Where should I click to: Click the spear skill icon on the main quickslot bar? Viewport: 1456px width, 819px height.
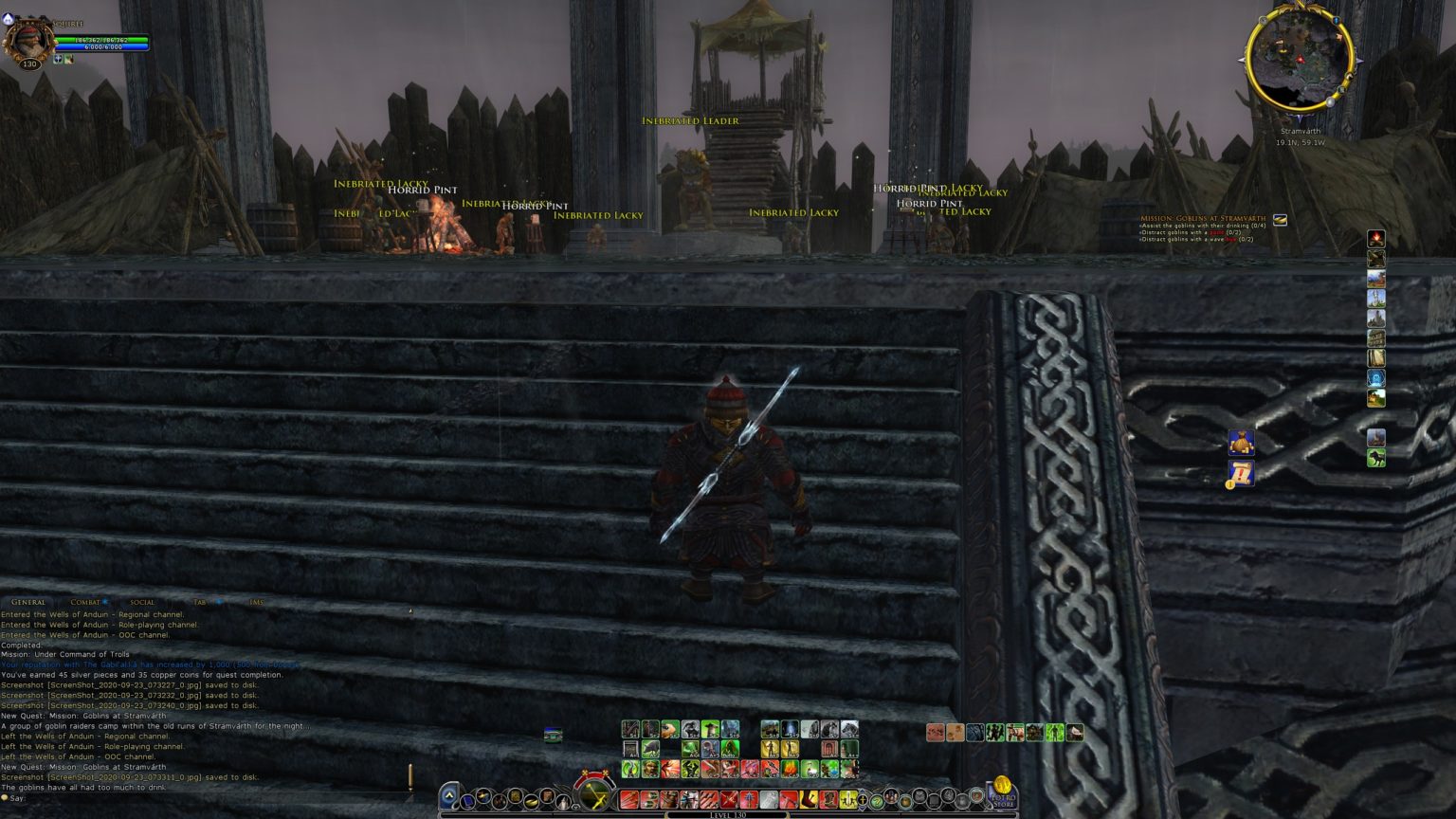[749, 799]
